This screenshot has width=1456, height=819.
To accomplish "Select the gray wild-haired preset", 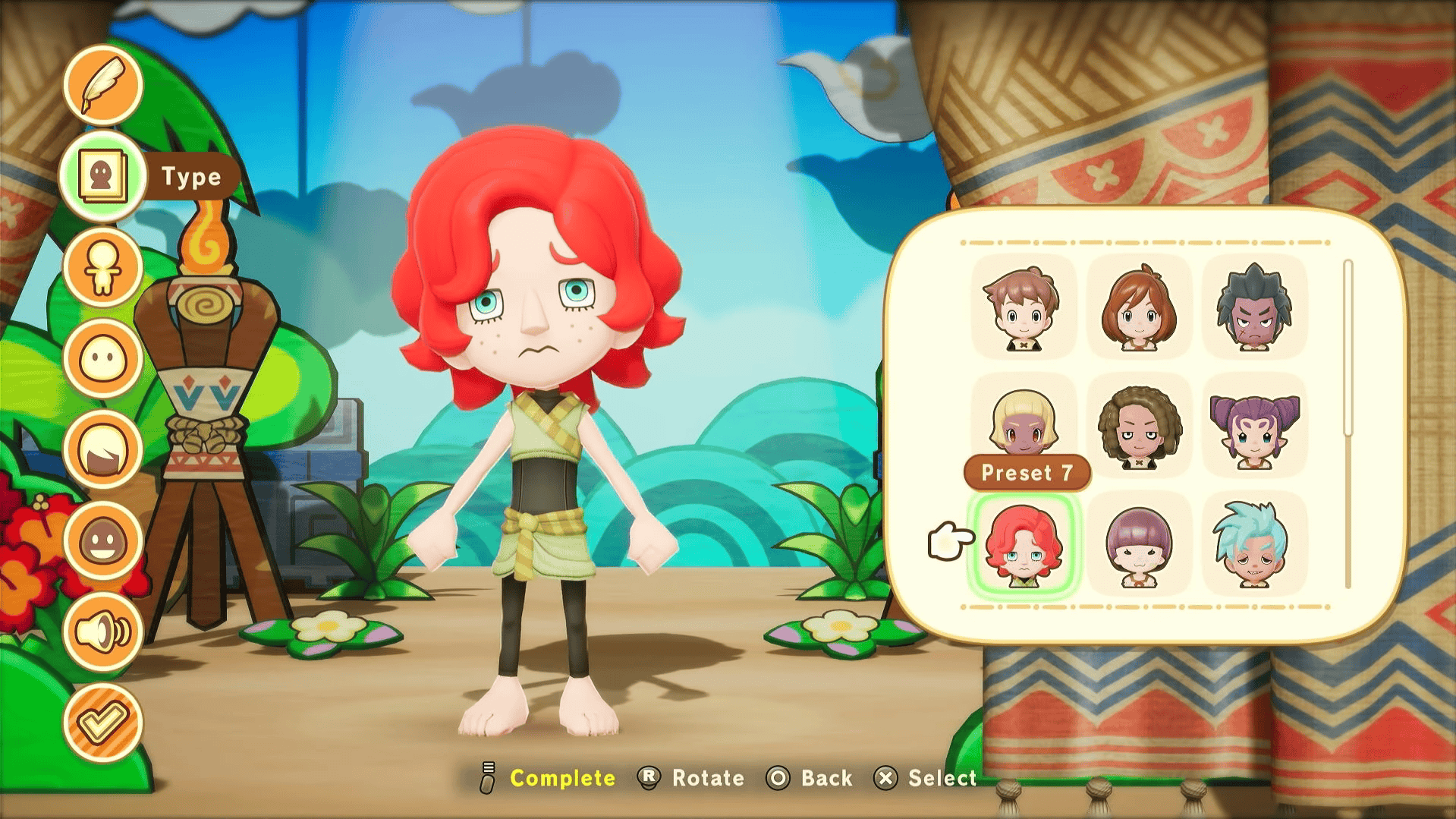I will pos(1253,307).
